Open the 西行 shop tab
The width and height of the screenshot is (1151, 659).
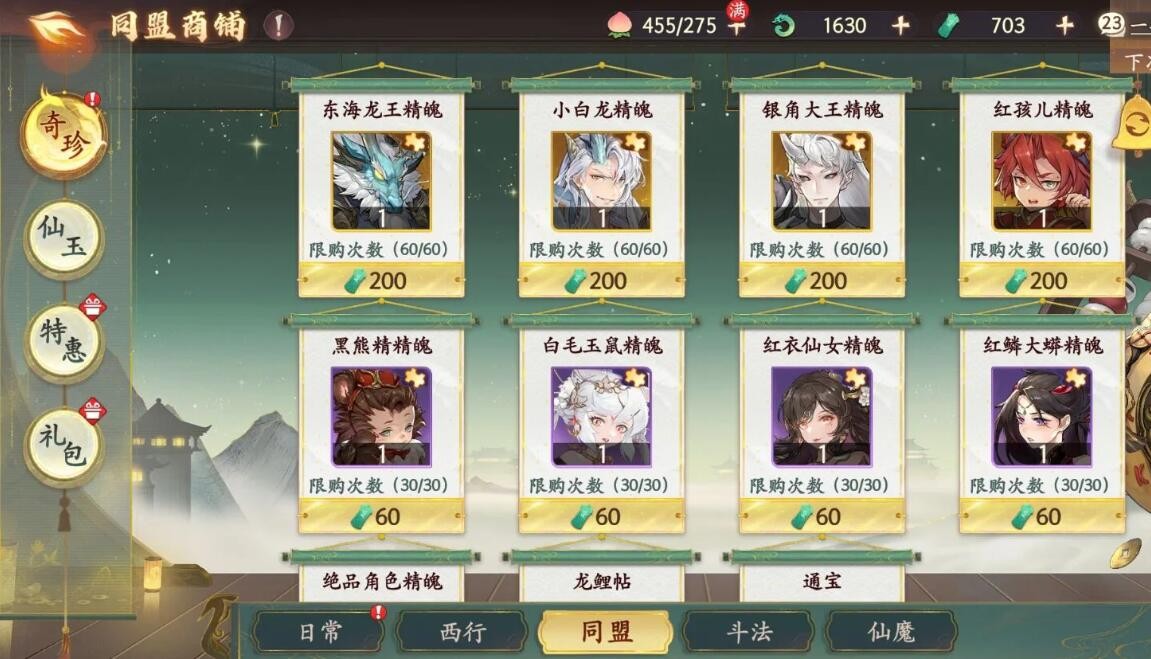462,632
